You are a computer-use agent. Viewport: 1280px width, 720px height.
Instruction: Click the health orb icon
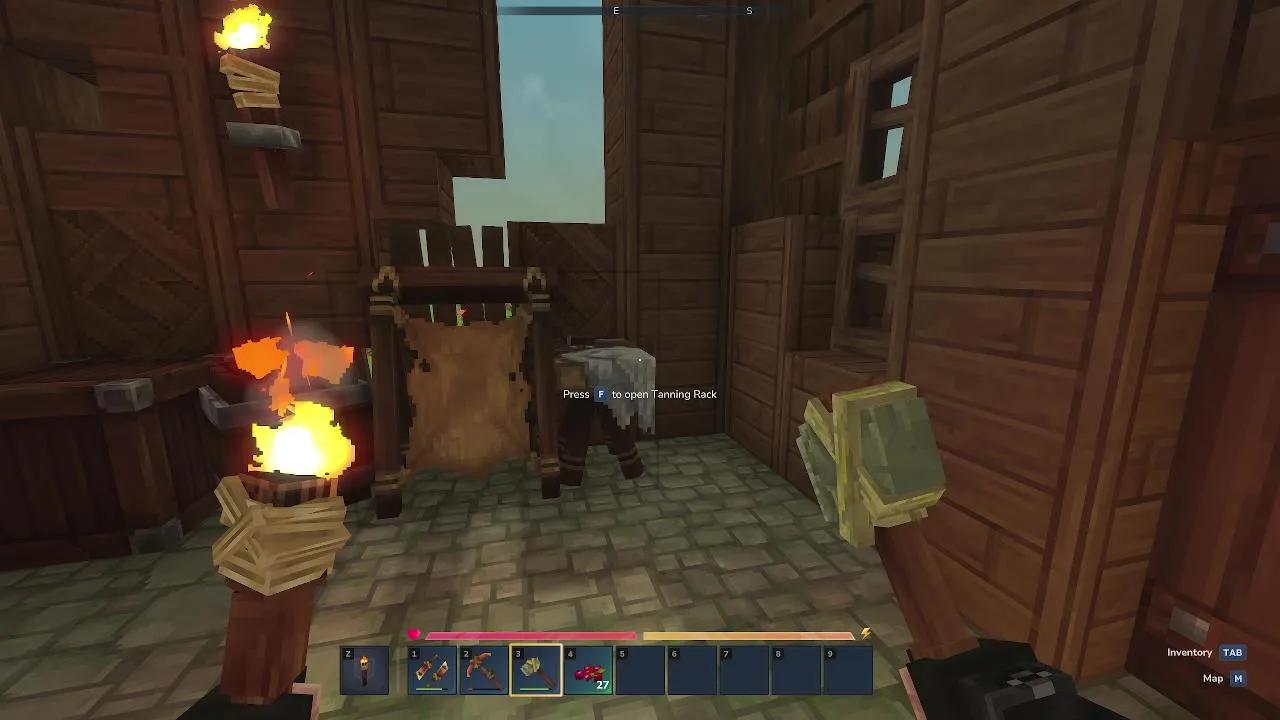click(414, 631)
